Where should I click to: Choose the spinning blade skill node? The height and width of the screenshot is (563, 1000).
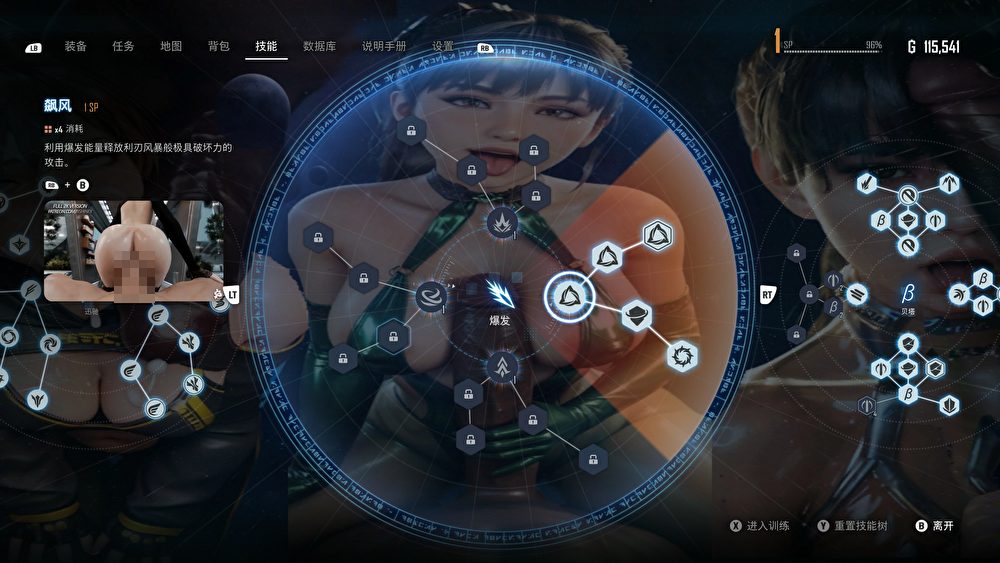click(682, 355)
